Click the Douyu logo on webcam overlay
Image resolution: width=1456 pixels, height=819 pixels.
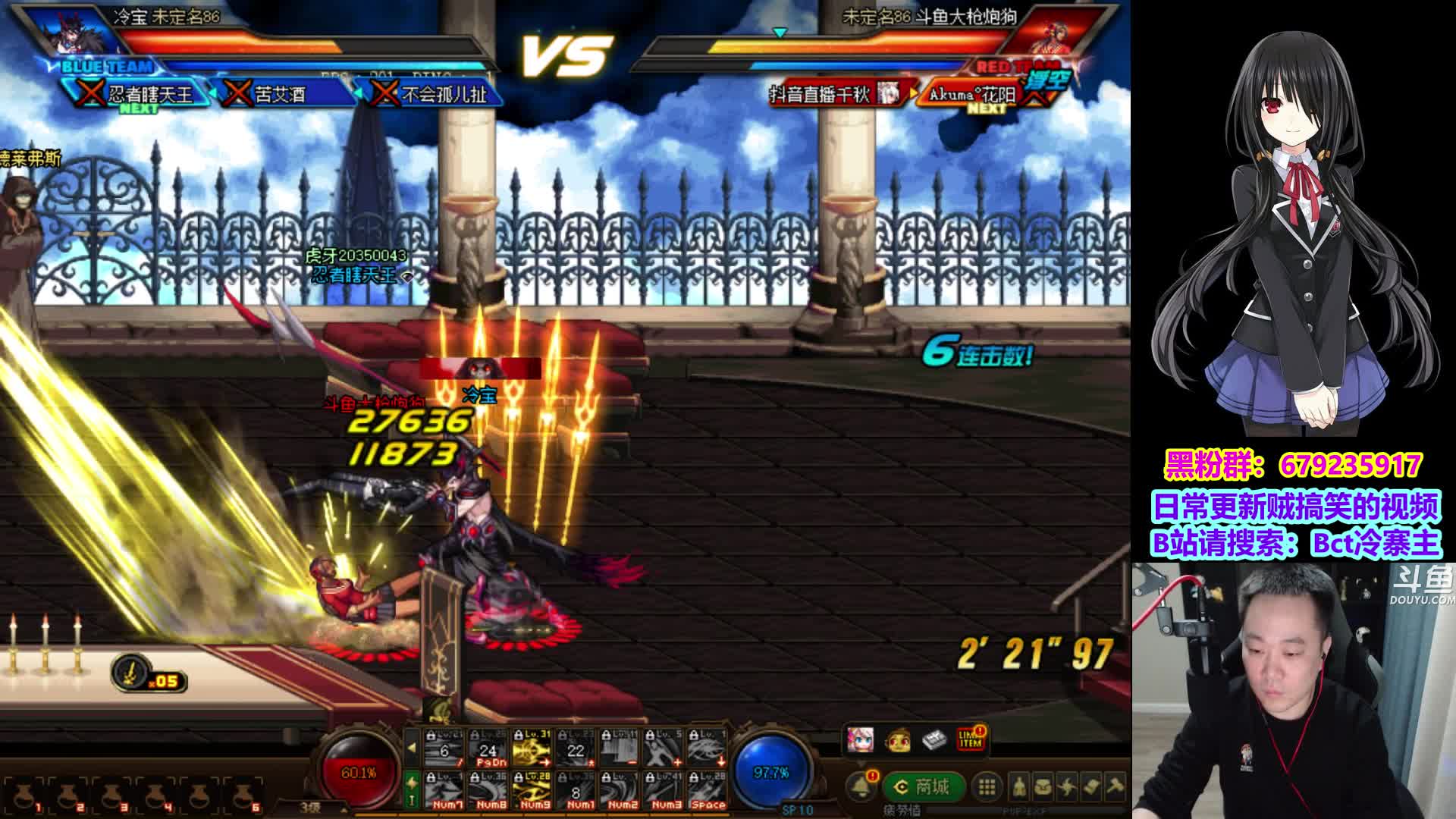(x=1423, y=586)
